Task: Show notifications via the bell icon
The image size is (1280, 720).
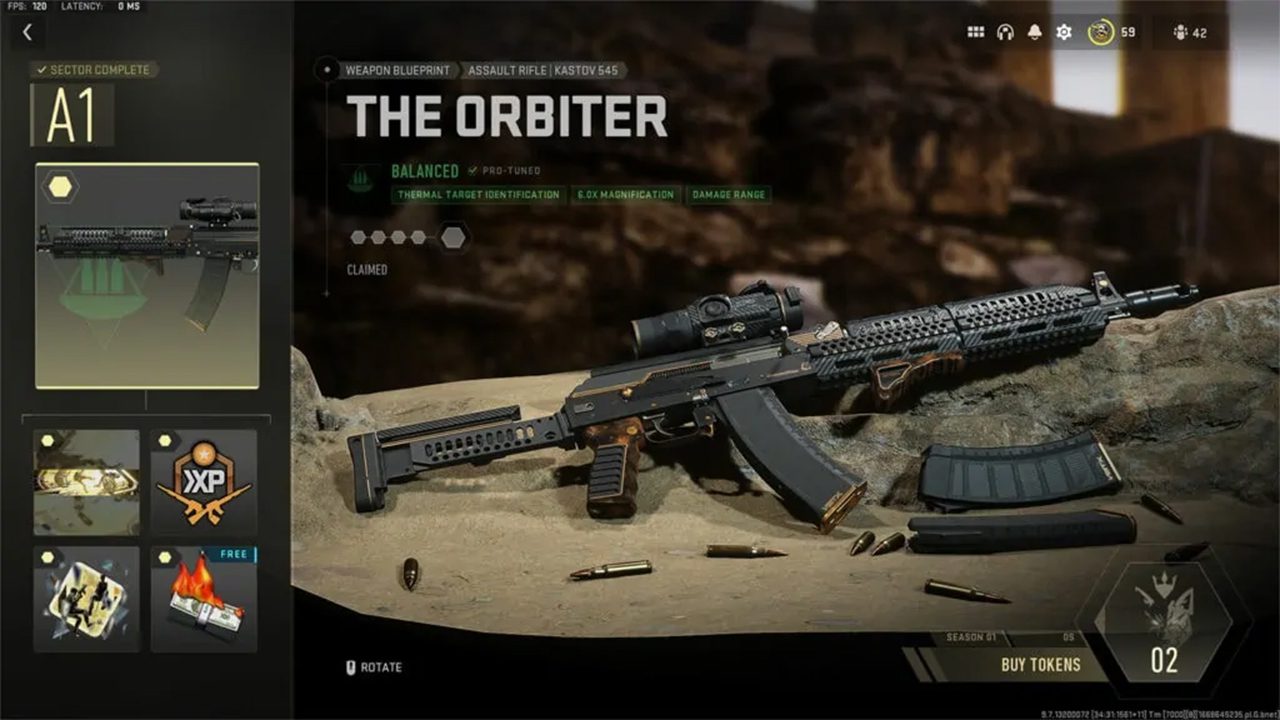Action: point(1034,33)
